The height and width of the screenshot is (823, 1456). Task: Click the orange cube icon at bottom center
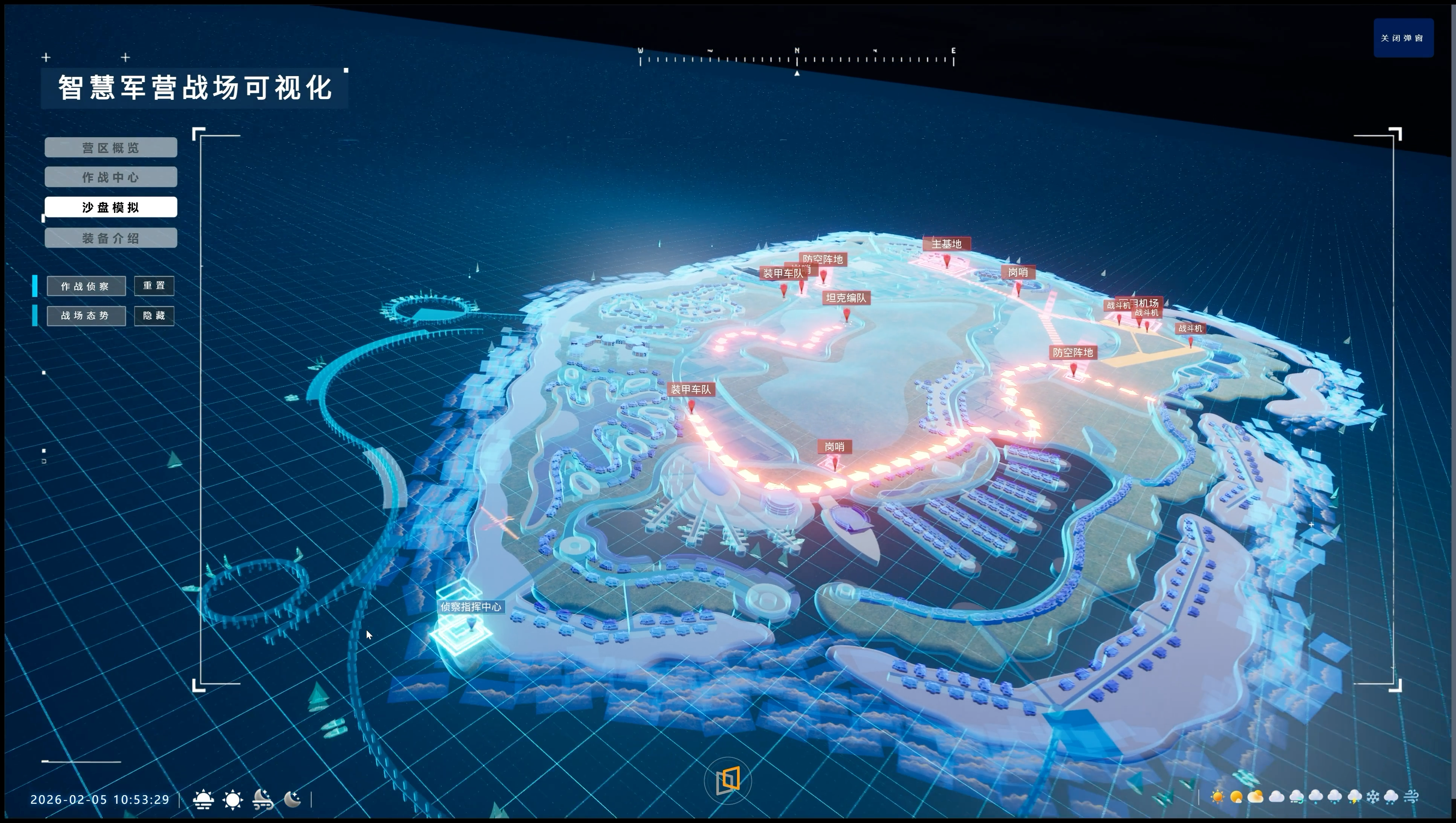coord(728,781)
